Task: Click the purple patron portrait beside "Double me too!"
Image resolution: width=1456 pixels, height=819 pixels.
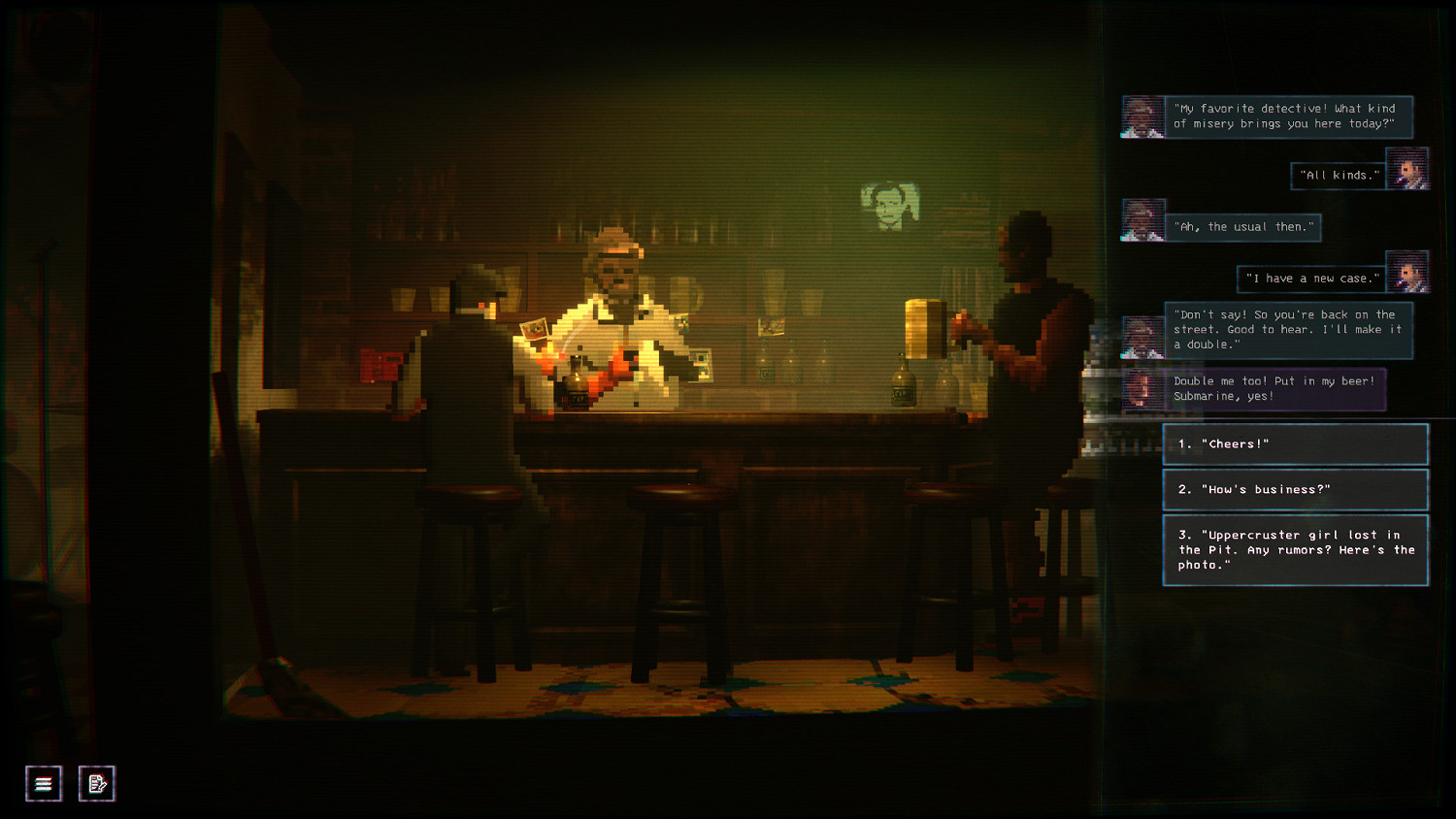Action: (1142, 388)
